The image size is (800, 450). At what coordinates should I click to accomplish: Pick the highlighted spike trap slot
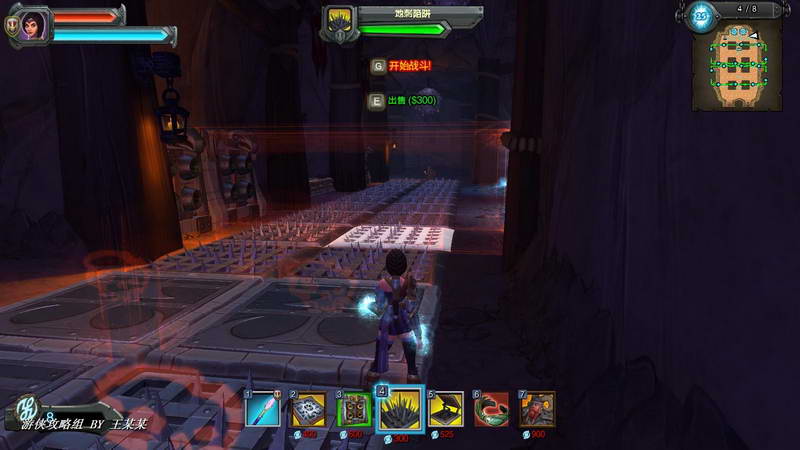tap(400, 410)
